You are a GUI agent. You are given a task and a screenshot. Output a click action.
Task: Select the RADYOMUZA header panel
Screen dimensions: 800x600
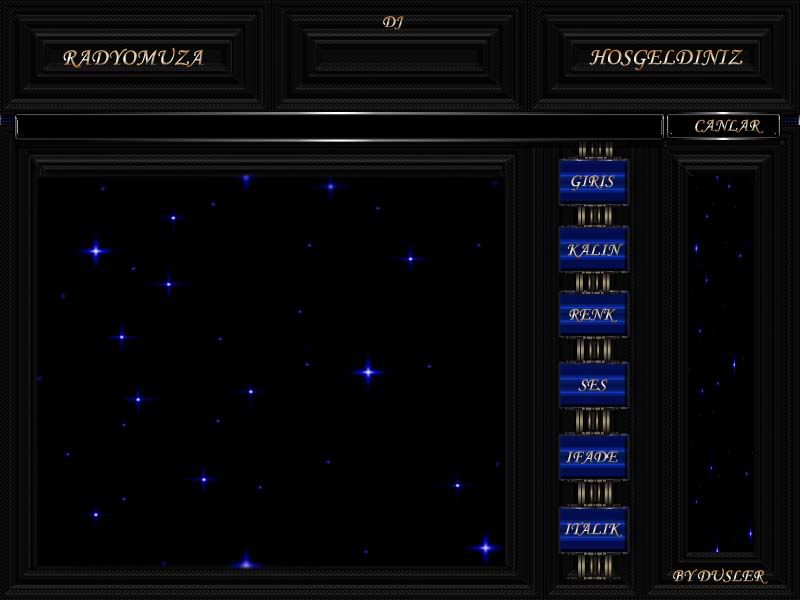[x=133, y=57]
